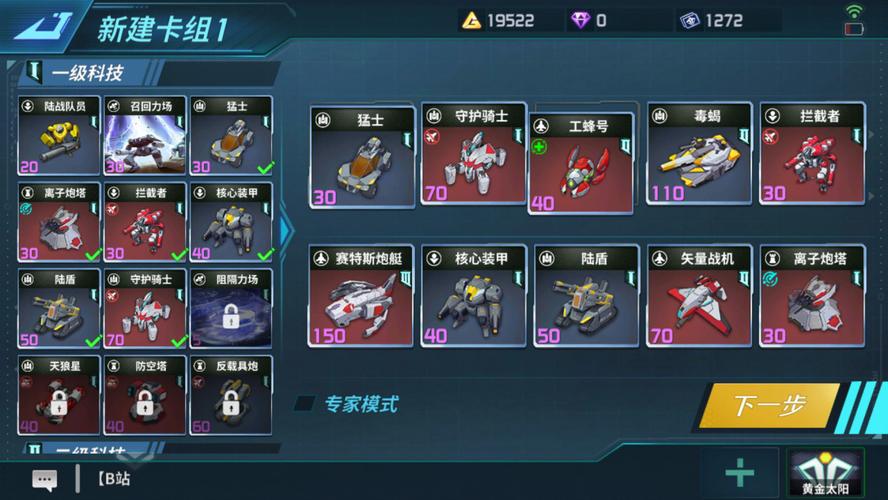Click the green plus button
This screenshot has width=888, height=500.
[x=740, y=473]
